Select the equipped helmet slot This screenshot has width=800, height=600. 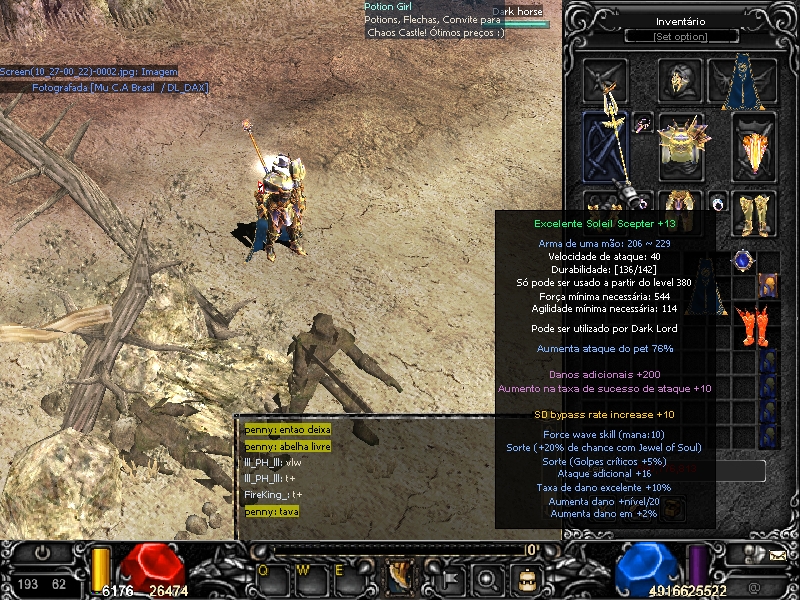point(681,80)
